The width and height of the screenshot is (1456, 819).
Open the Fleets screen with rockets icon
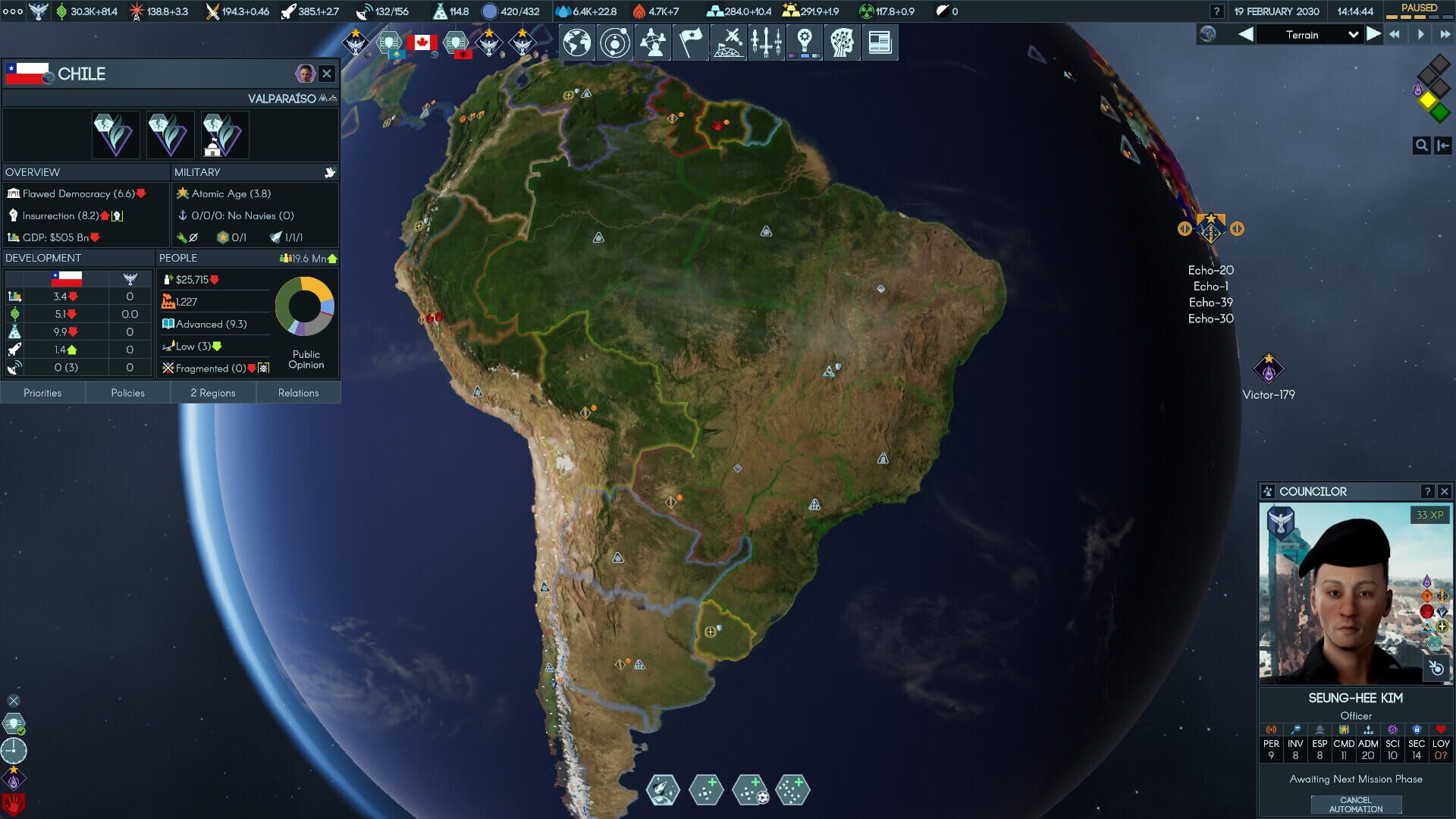click(767, 42)
